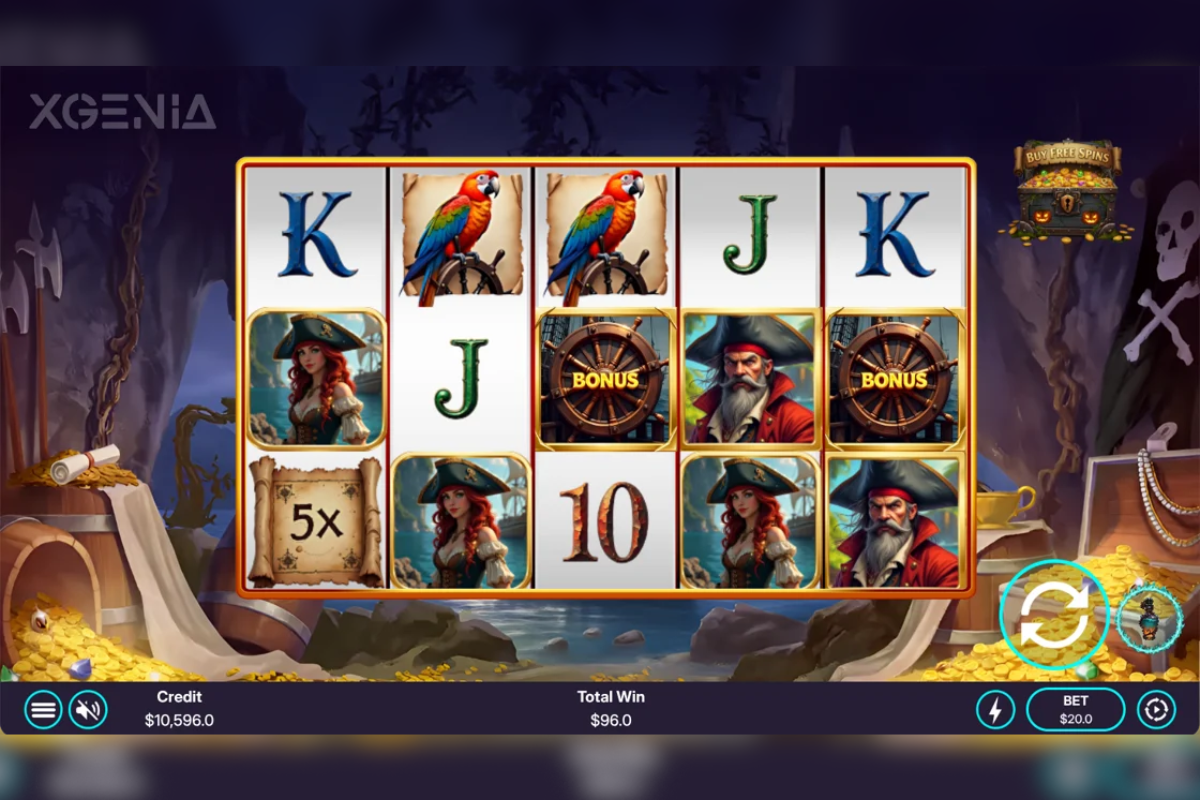Click the small pirate icon beside spin
The height and width of the screenshot is (800, 1200).
[1150, 617]
